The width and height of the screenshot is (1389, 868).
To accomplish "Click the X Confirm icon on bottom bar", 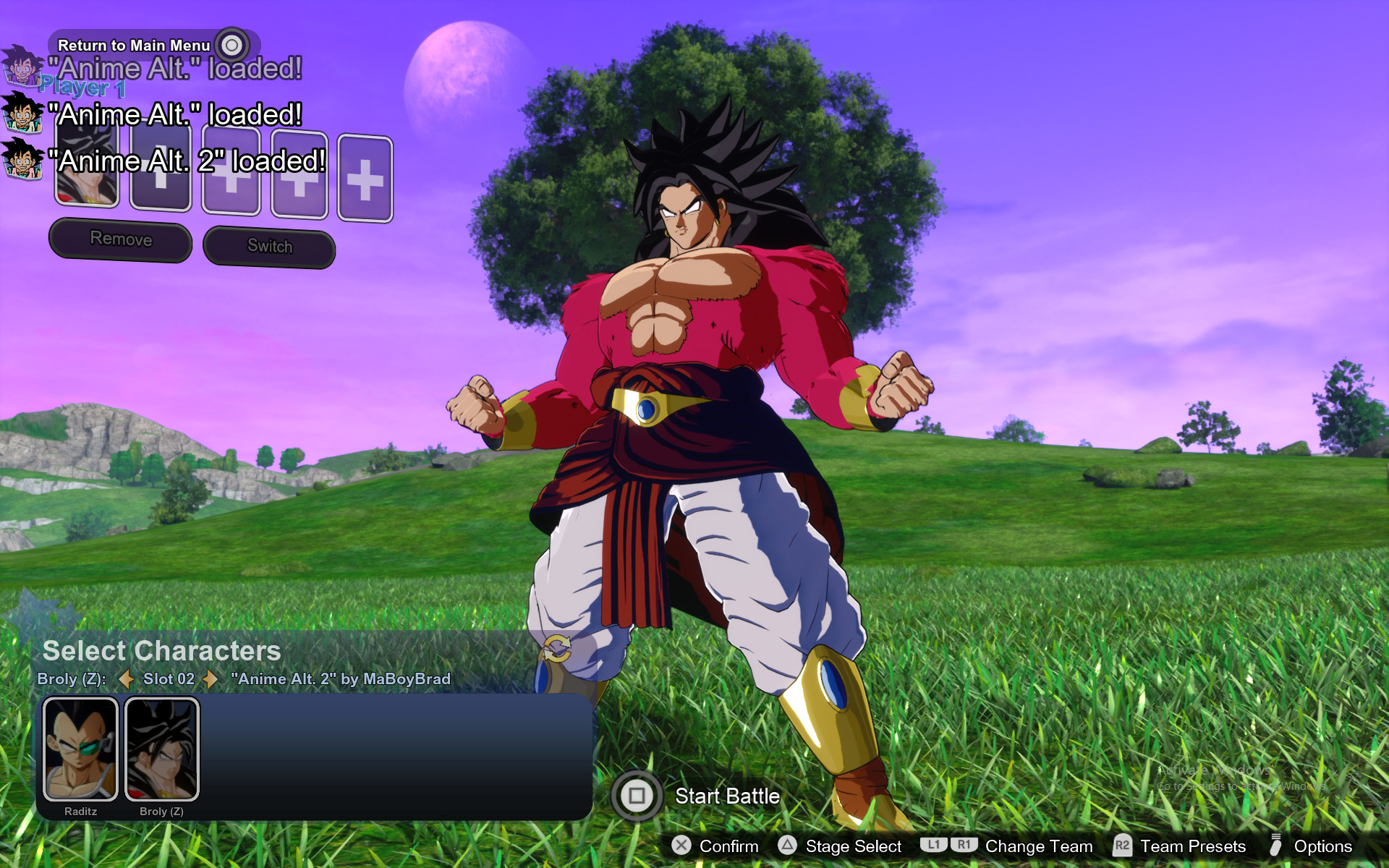I will 681,846.
